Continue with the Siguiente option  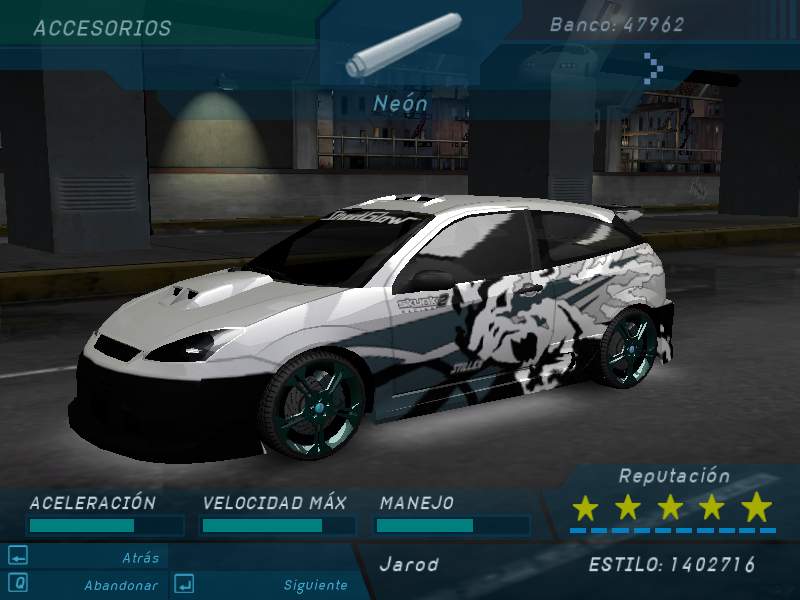coord(315,585)
